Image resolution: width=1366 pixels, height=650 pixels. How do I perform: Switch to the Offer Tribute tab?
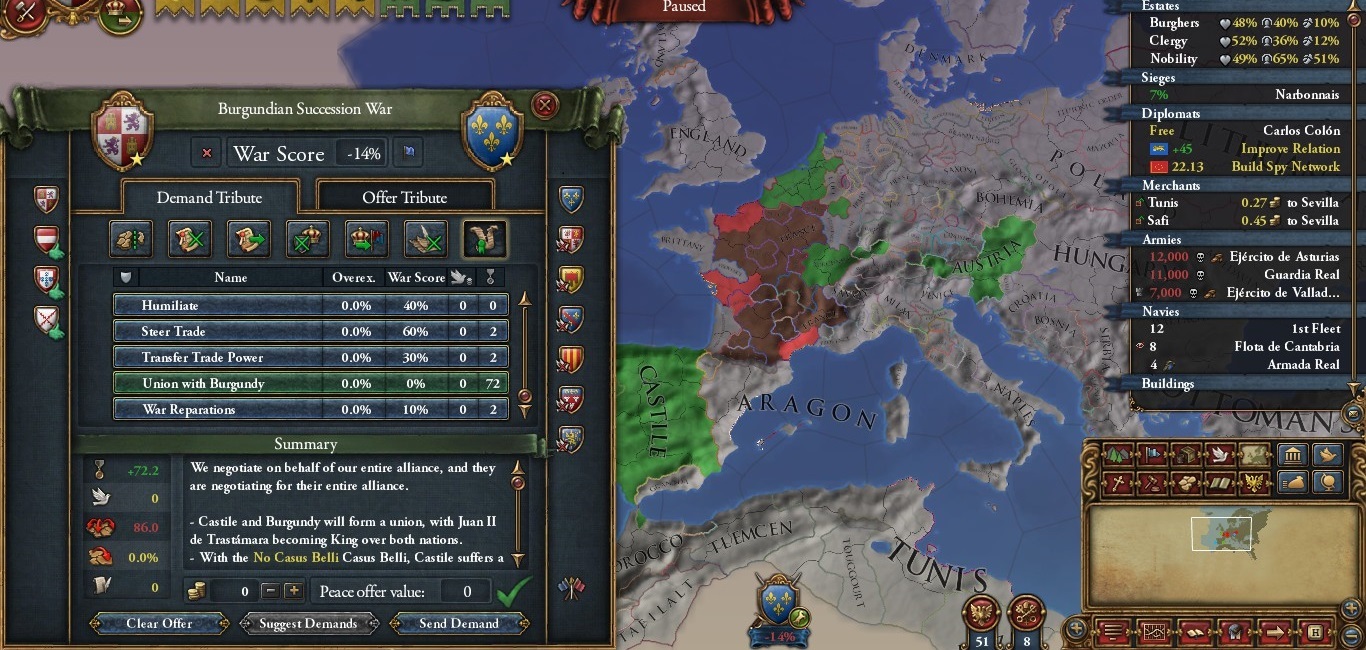pos(404,197)
